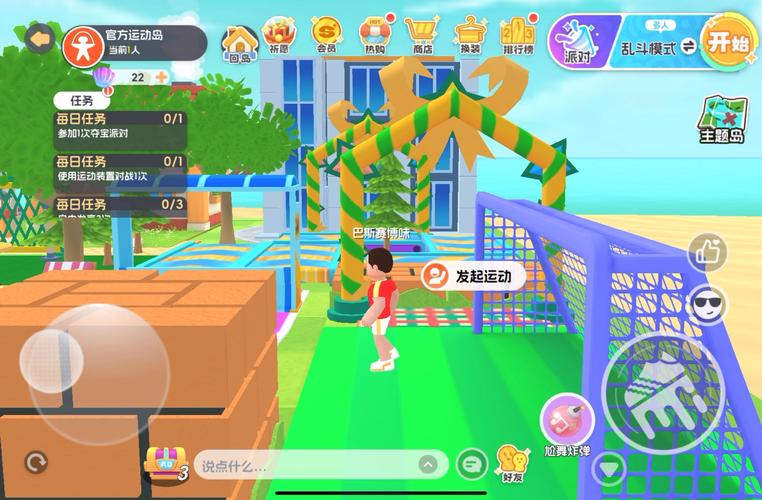
Task: Open the 回岛 home island icon
Action: 240,42
